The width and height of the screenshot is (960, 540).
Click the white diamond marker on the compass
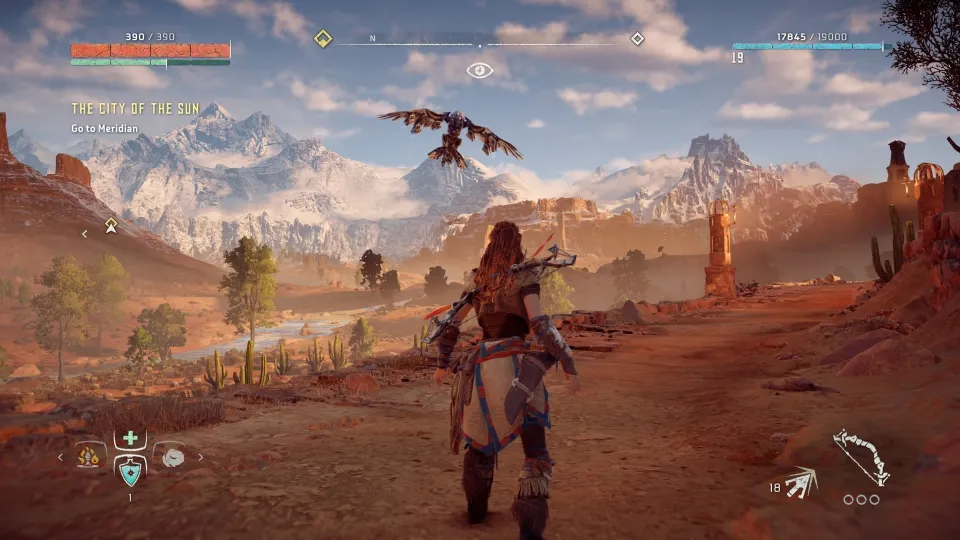click(x=637, y=39)
